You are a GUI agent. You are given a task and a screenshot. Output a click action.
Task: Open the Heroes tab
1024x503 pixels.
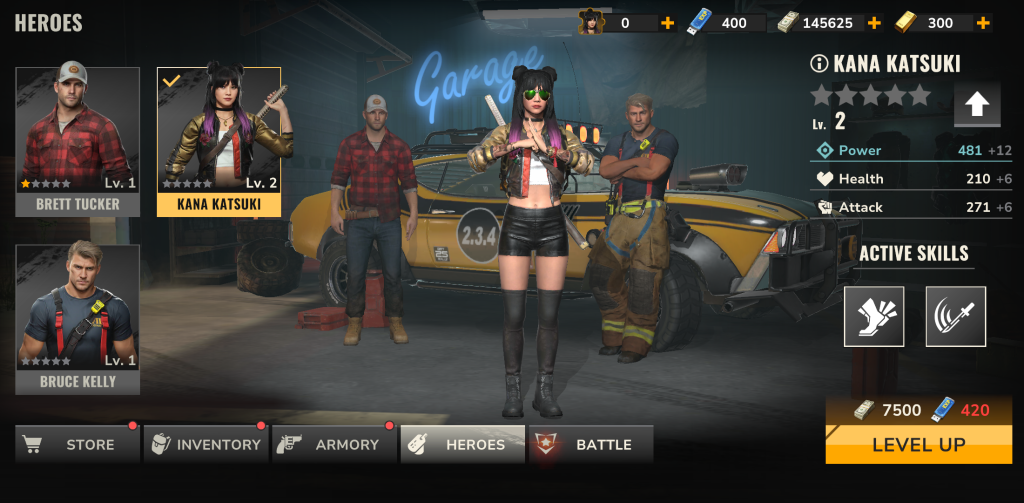click(463, 444)
